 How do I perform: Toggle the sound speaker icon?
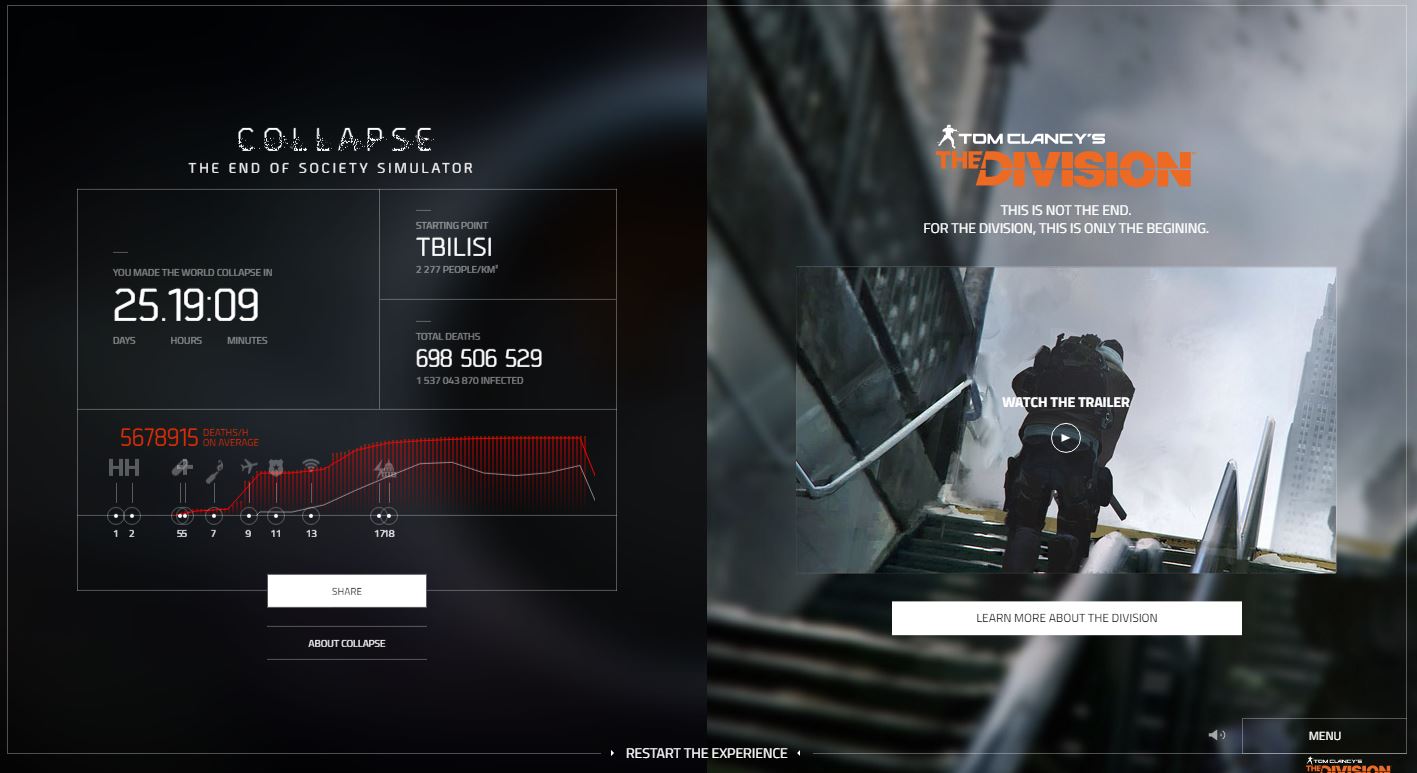1216,735
